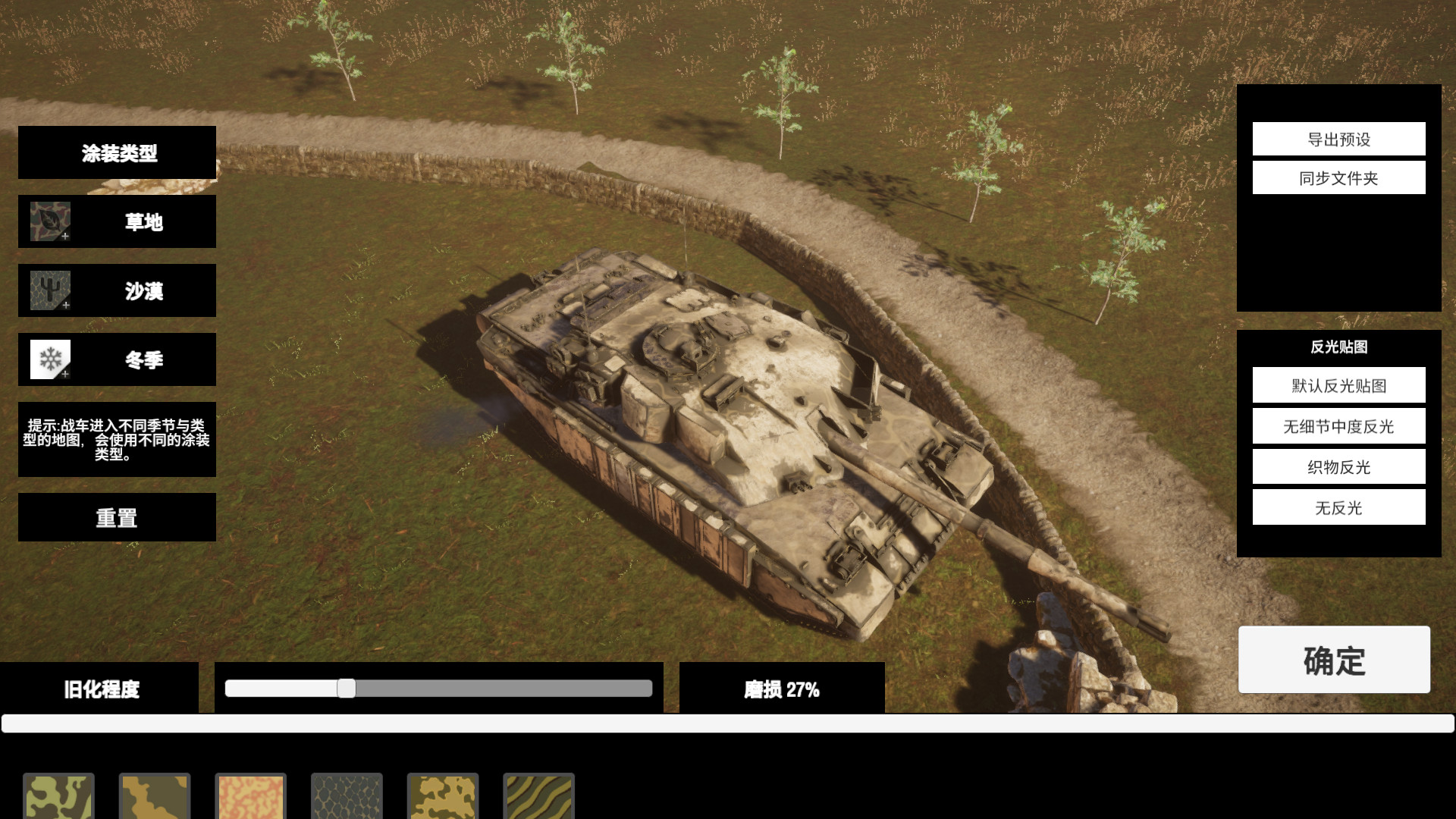Select the desert camo with cactus icon
The height and width of the screenshot is (819, 1456).
click(116, 290)
